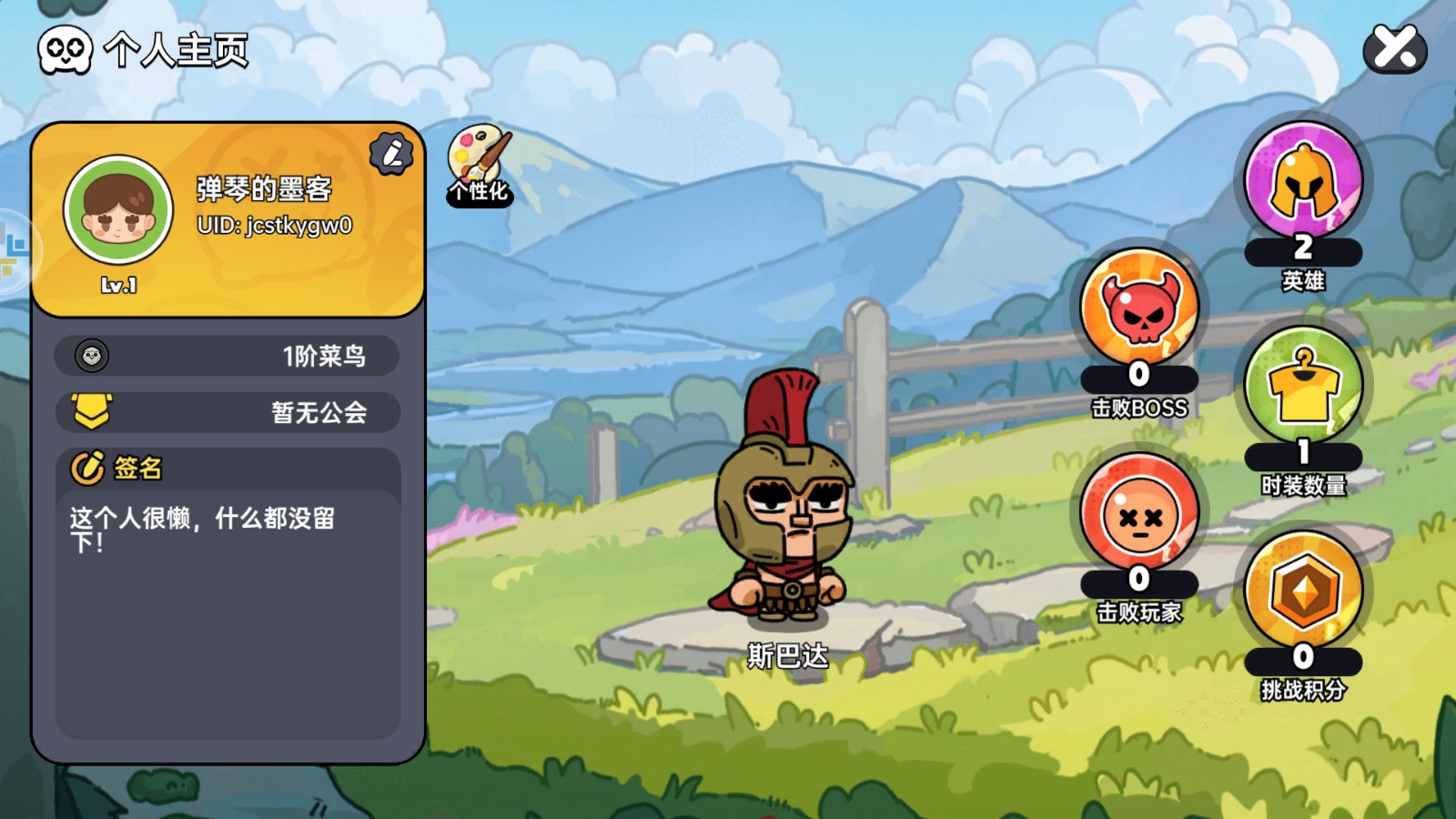
Task: View the 1阶菜鸟 rank row
Action: (227, 356)
